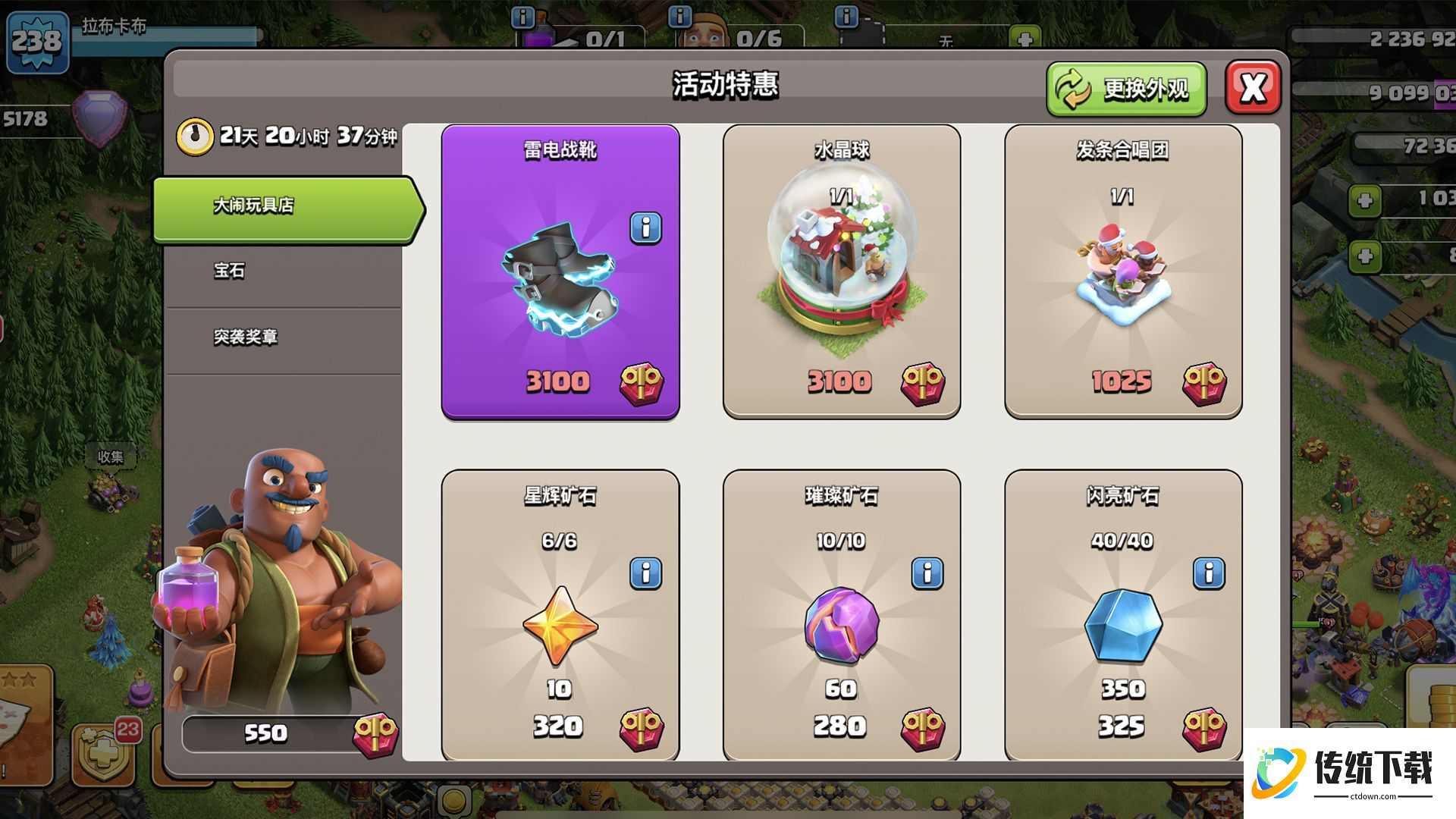Switch to the 大闹玩具店 shop tab
1456x819 pixels.
pos(287,206)
